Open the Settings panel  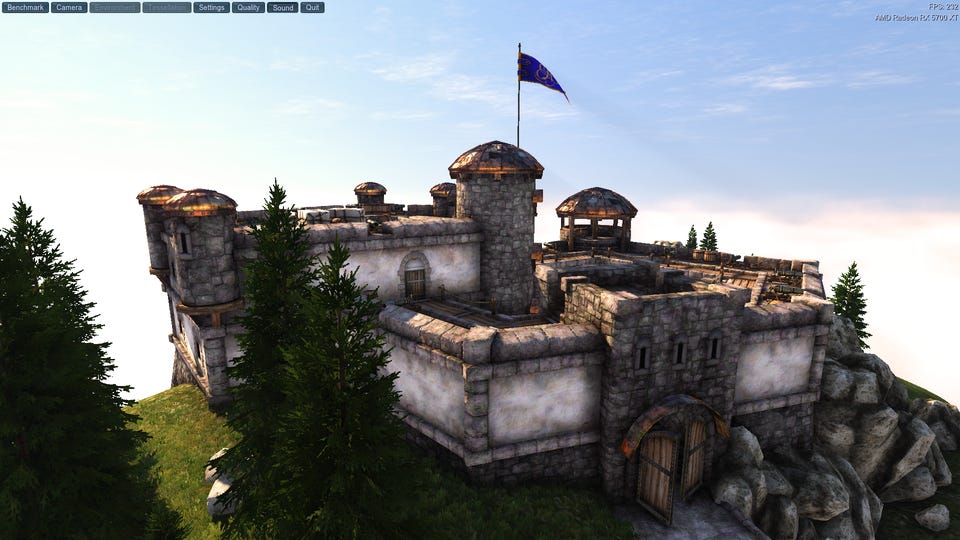point(211,7)
